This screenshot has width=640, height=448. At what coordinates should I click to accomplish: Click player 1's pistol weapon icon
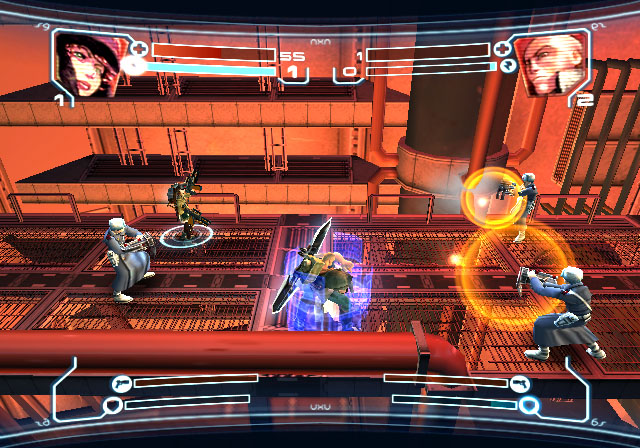click(x=121, y=382)
